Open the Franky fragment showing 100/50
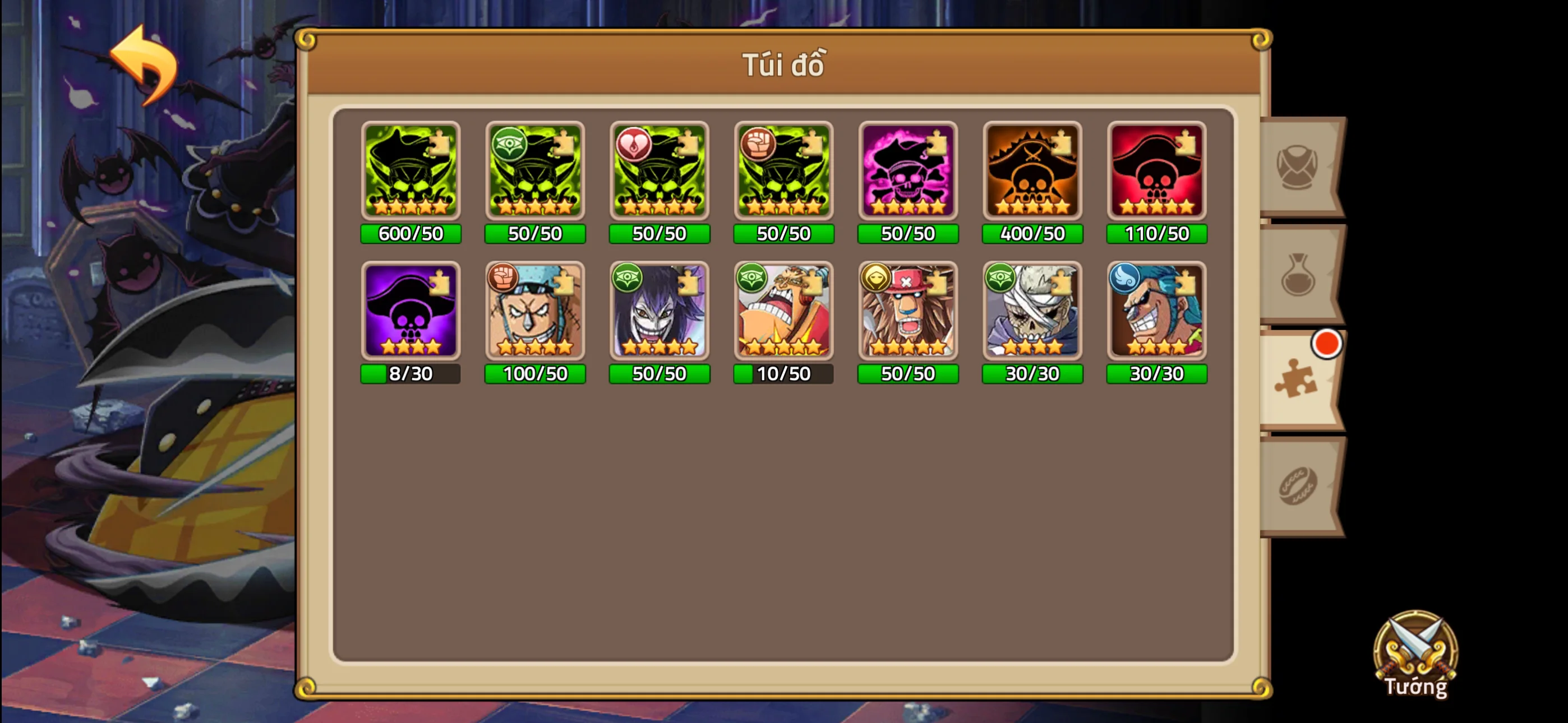 (x=534, y=312)
